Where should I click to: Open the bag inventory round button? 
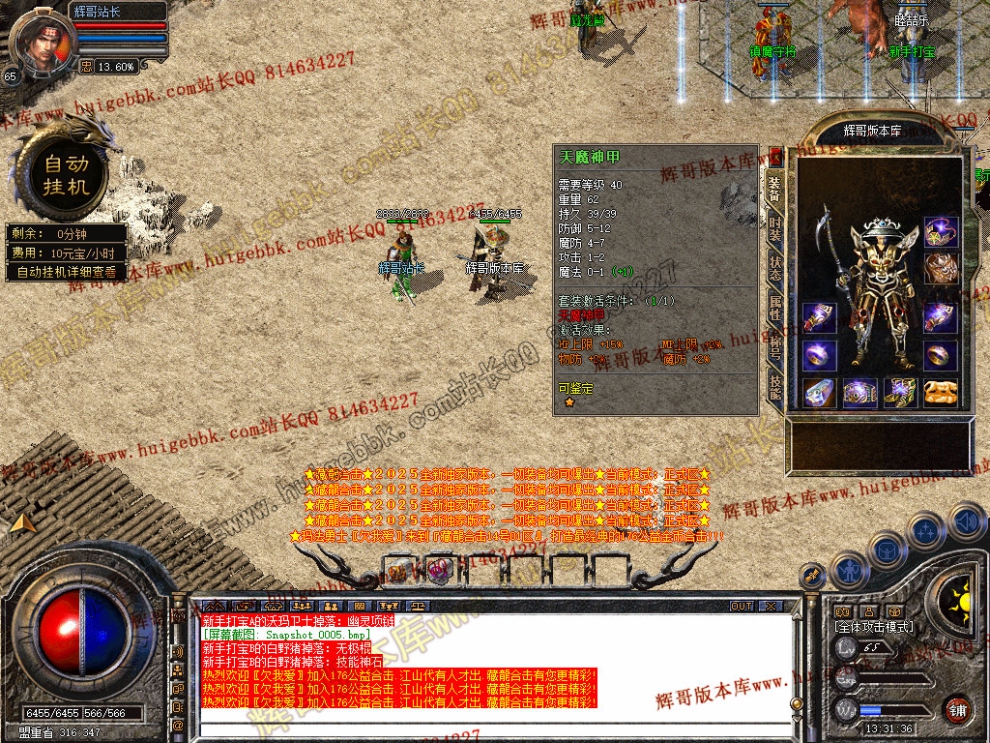click(x=886, y=549)
